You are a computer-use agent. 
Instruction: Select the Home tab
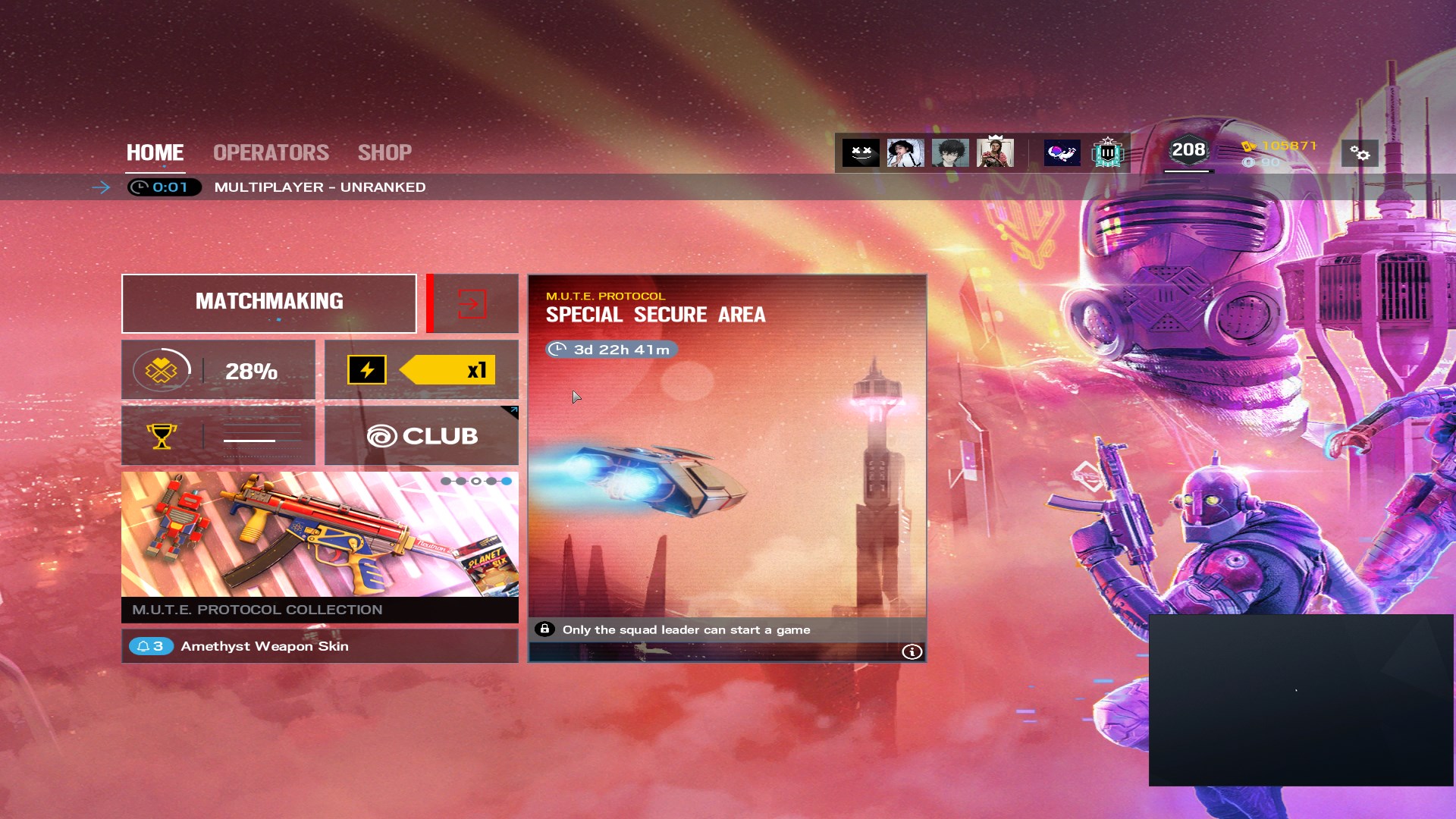click(x=155, y=152)
